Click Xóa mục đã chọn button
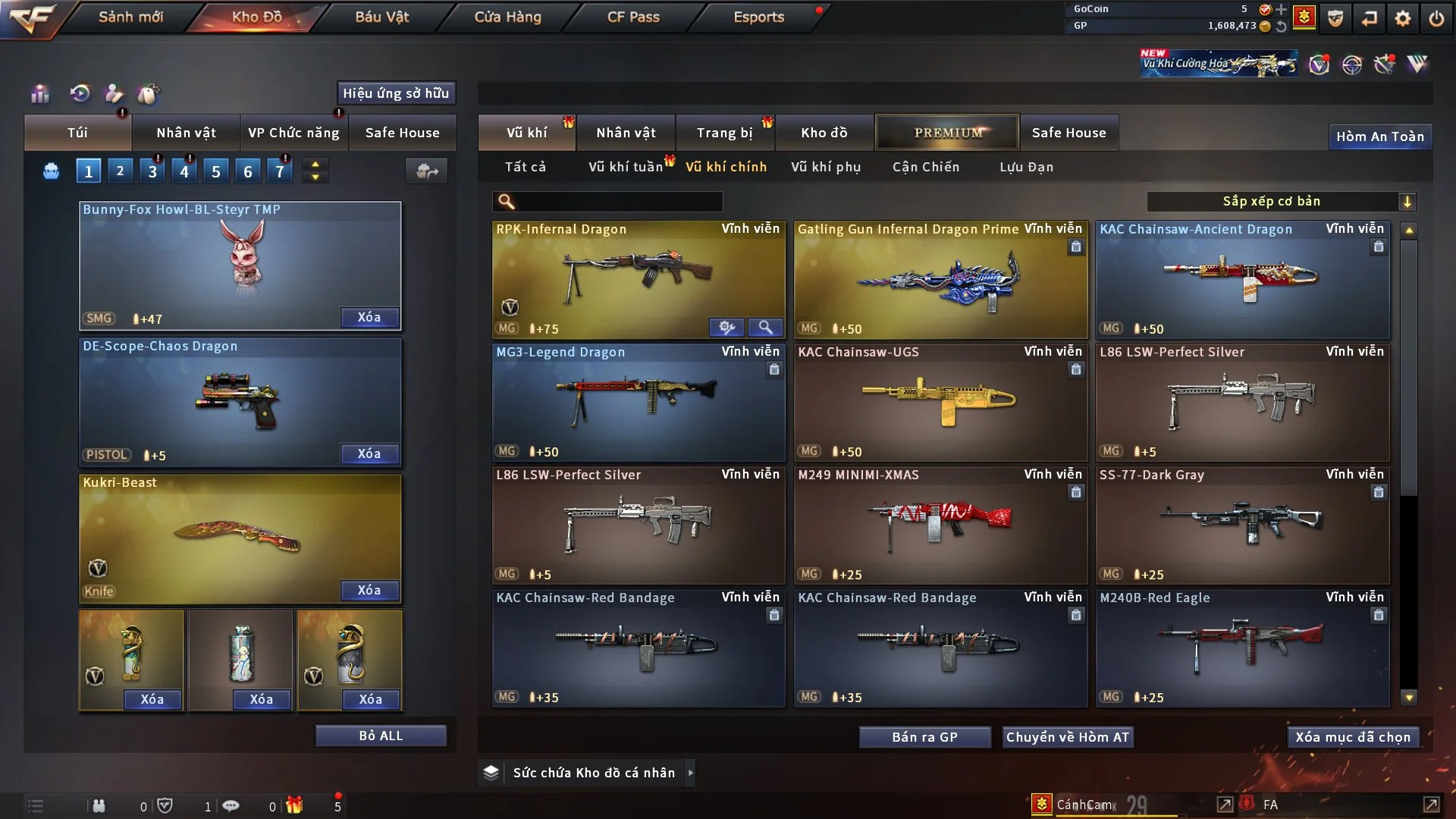The width and height of the screenshot is (1456, 819). tap(1352, 737)
